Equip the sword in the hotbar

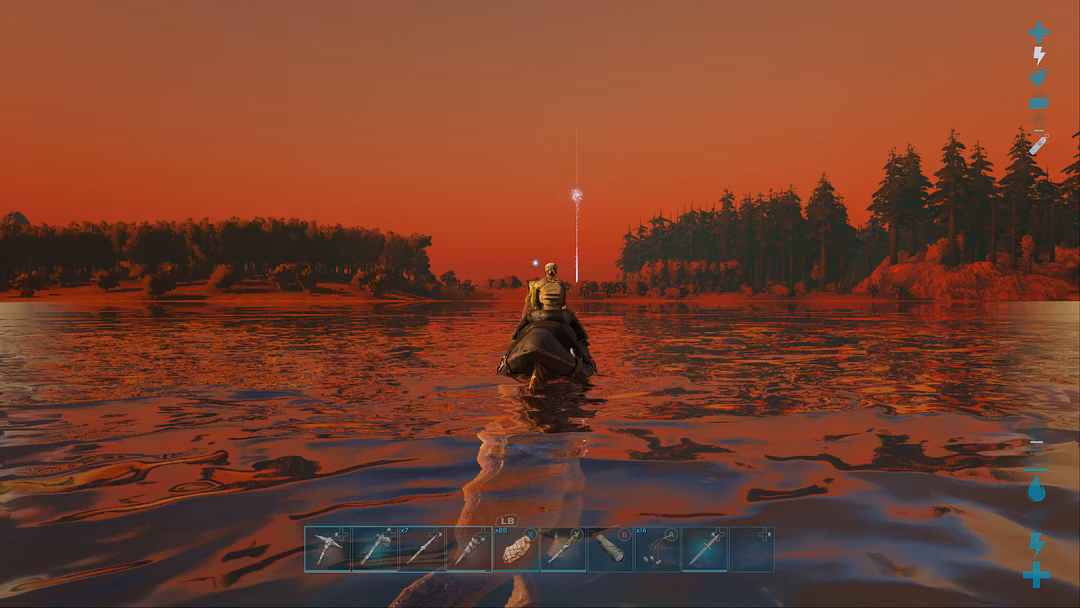tap(705, 549)
